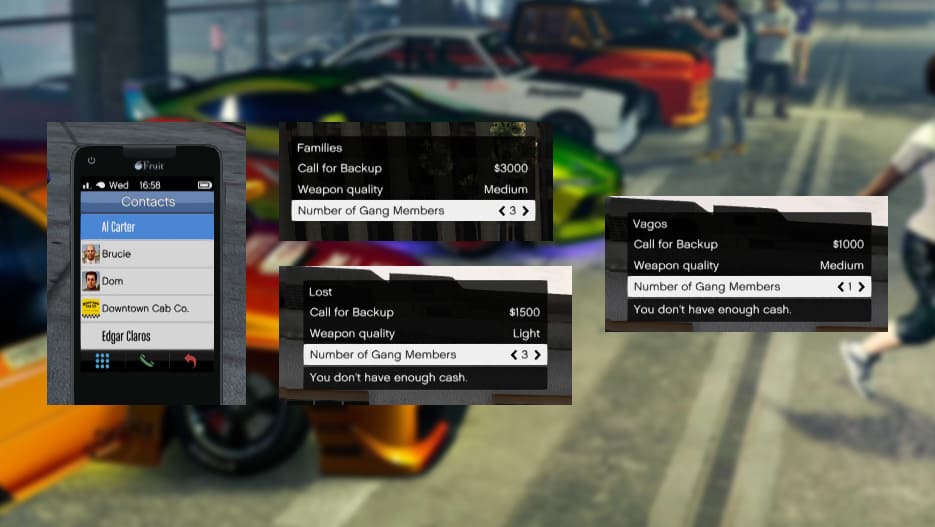
Task: Select the Edgar Claros contact
Action: click(x=147, y=336)
